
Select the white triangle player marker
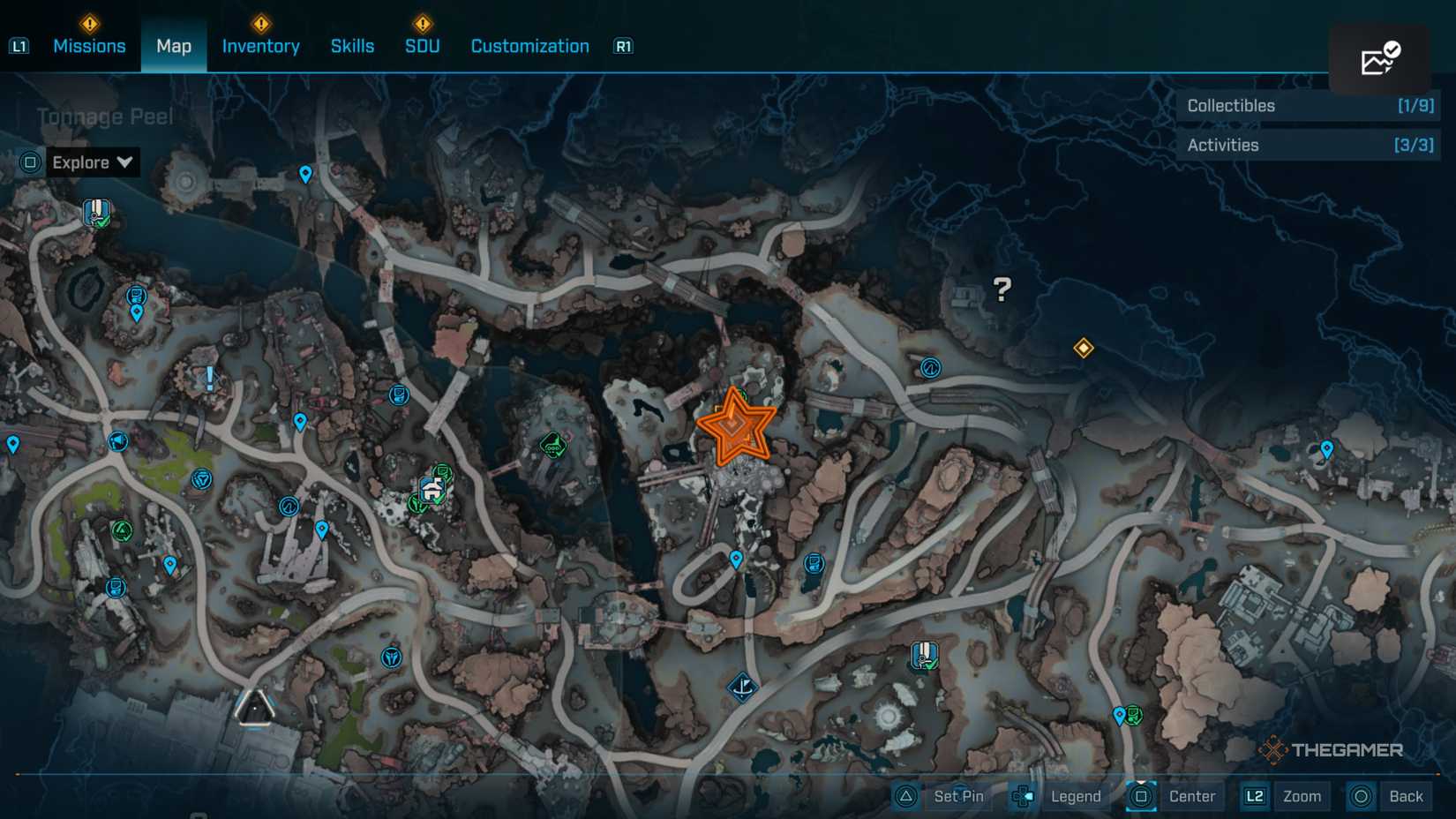coord(255,708)
